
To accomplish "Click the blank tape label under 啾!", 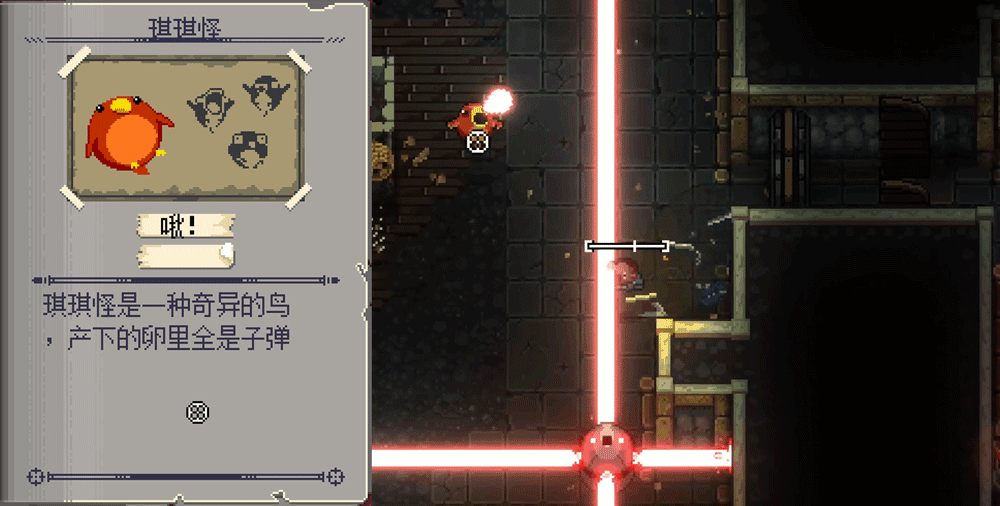I will tap(185, 256).
